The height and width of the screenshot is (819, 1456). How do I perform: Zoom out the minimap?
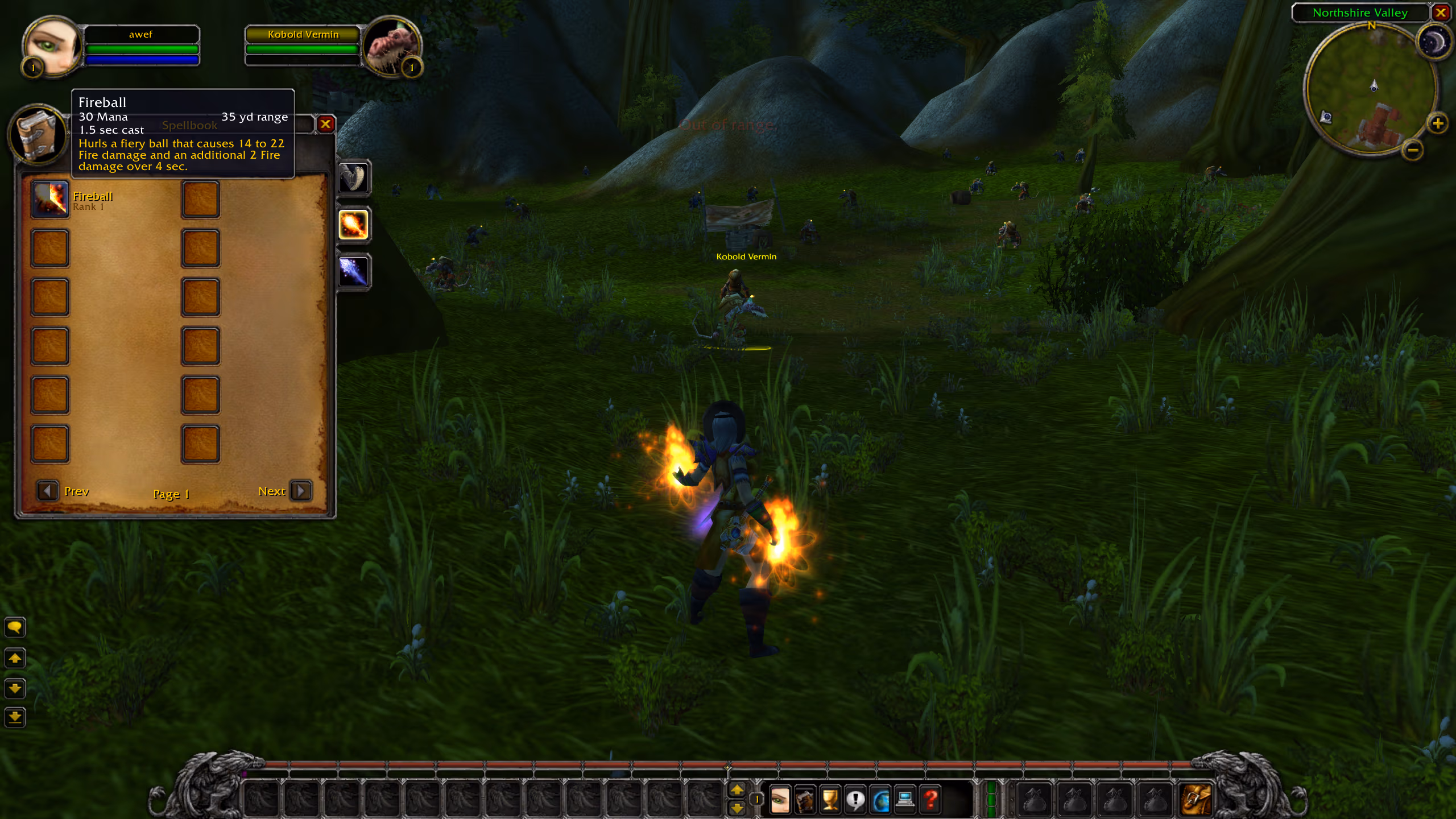tap(1413, 150)
